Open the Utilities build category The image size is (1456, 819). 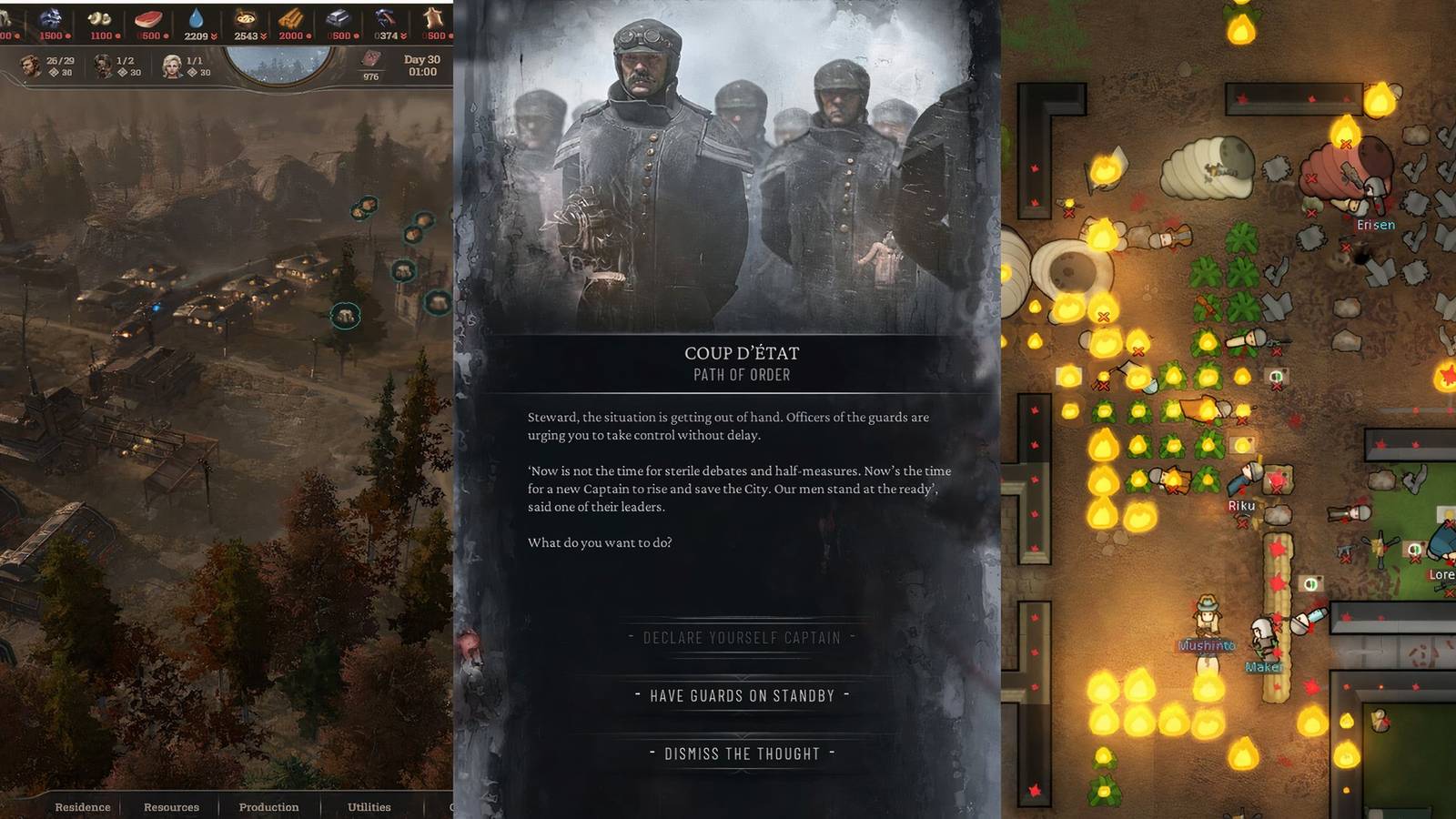[368, 807]
